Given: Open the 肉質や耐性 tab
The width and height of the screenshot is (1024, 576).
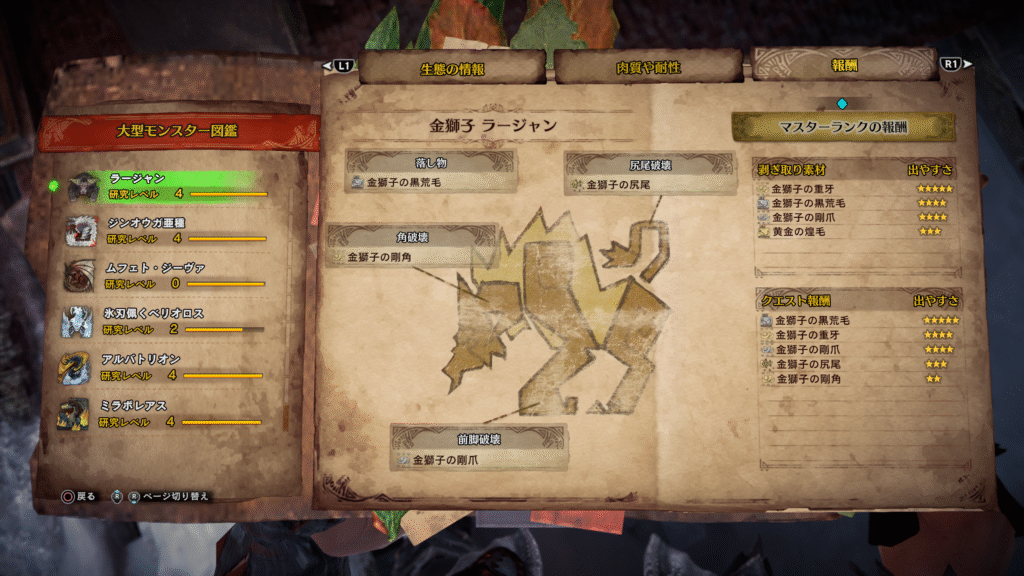Looking at the screenshot, I should click(648, 68).
